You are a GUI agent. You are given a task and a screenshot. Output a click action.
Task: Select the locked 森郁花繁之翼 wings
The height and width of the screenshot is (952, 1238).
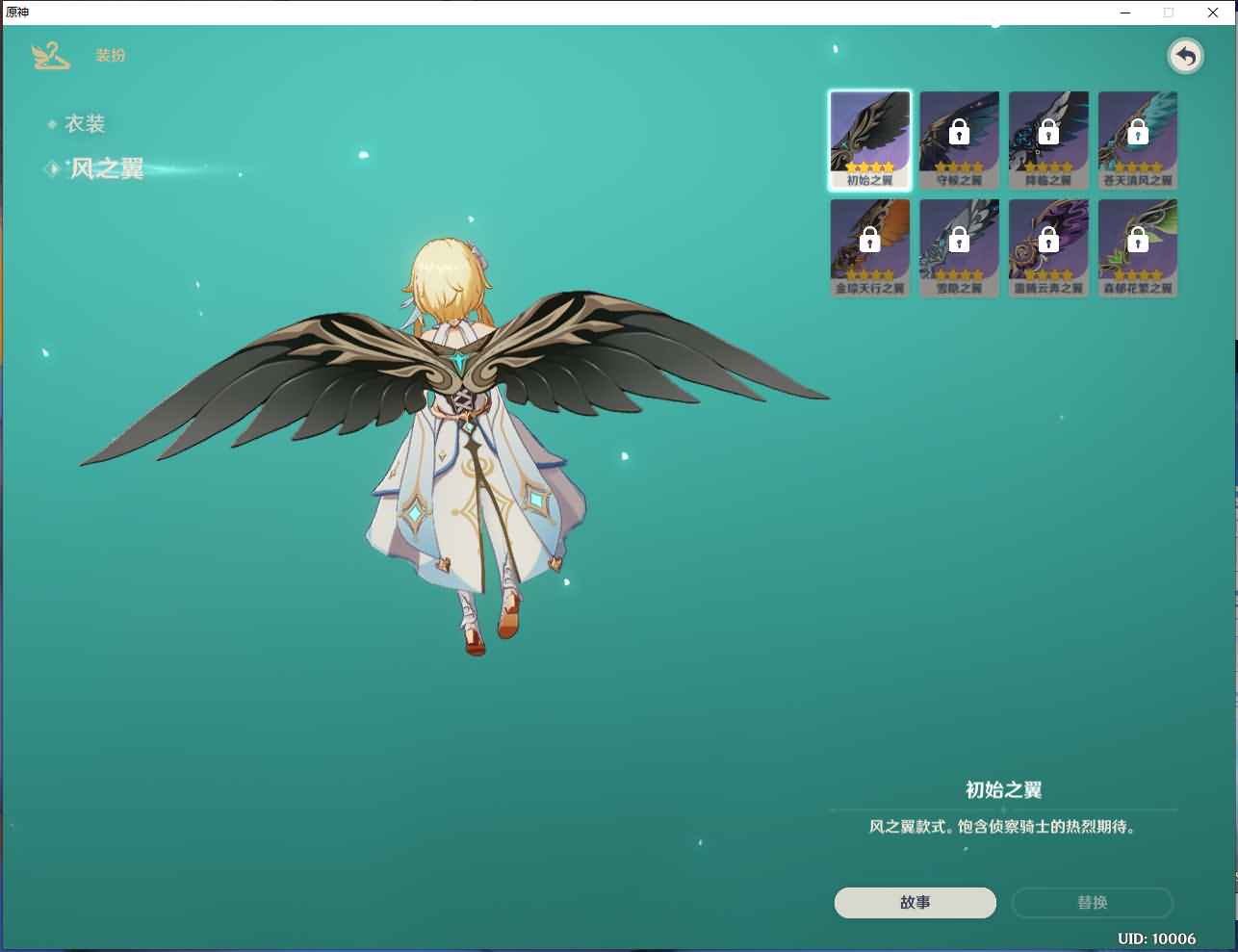pos(1138,247)
